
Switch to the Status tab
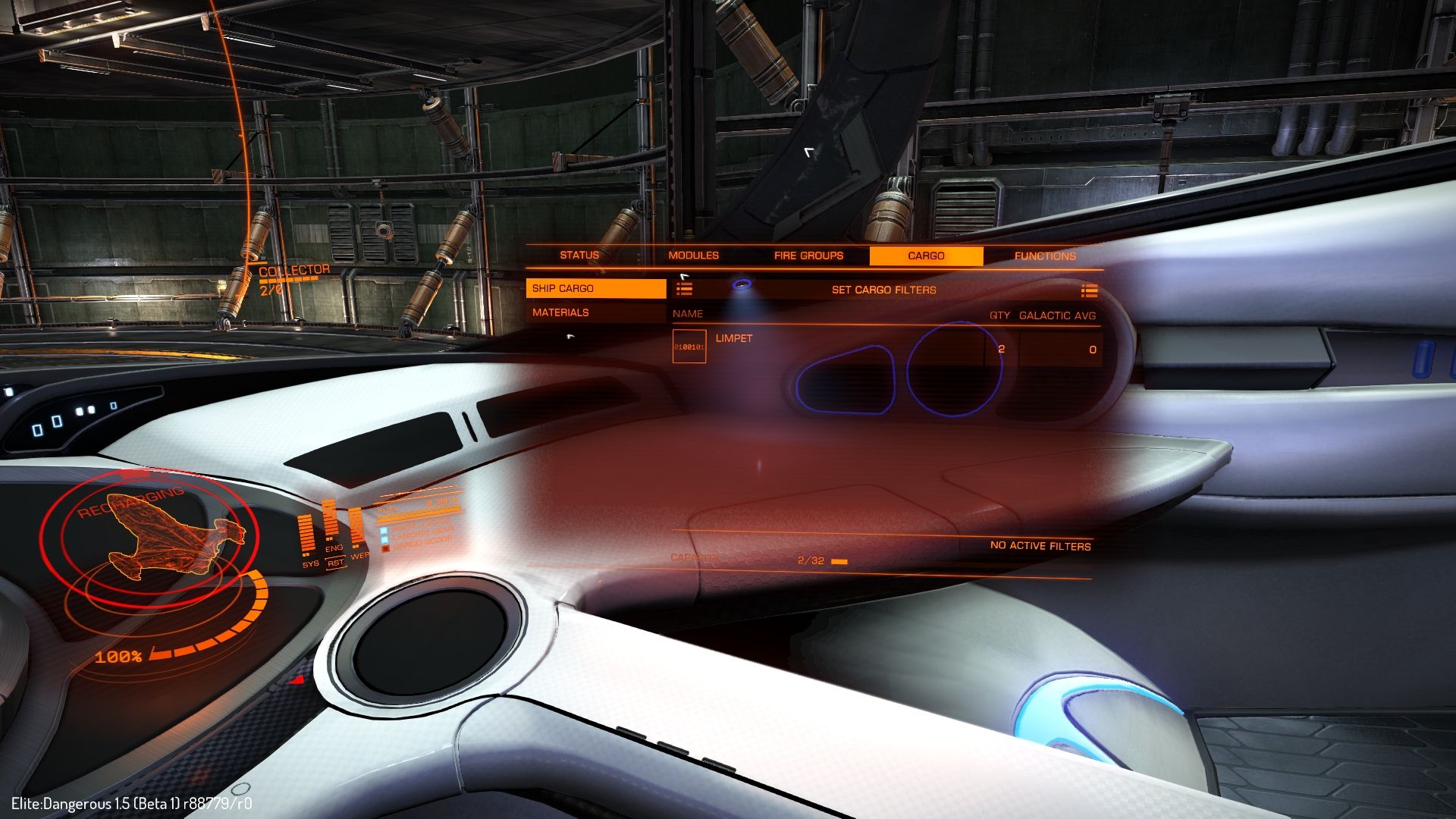(x=579, y=256)
